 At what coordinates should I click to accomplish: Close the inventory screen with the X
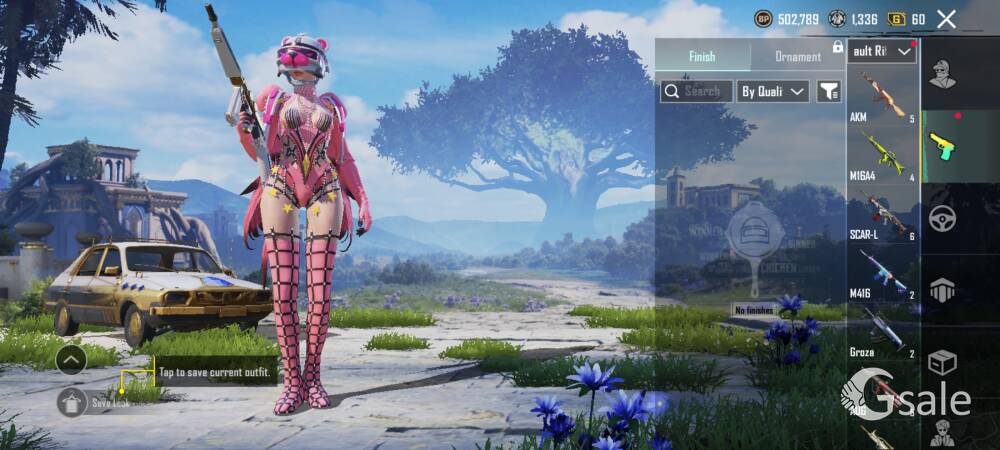[x=946, y=19]
